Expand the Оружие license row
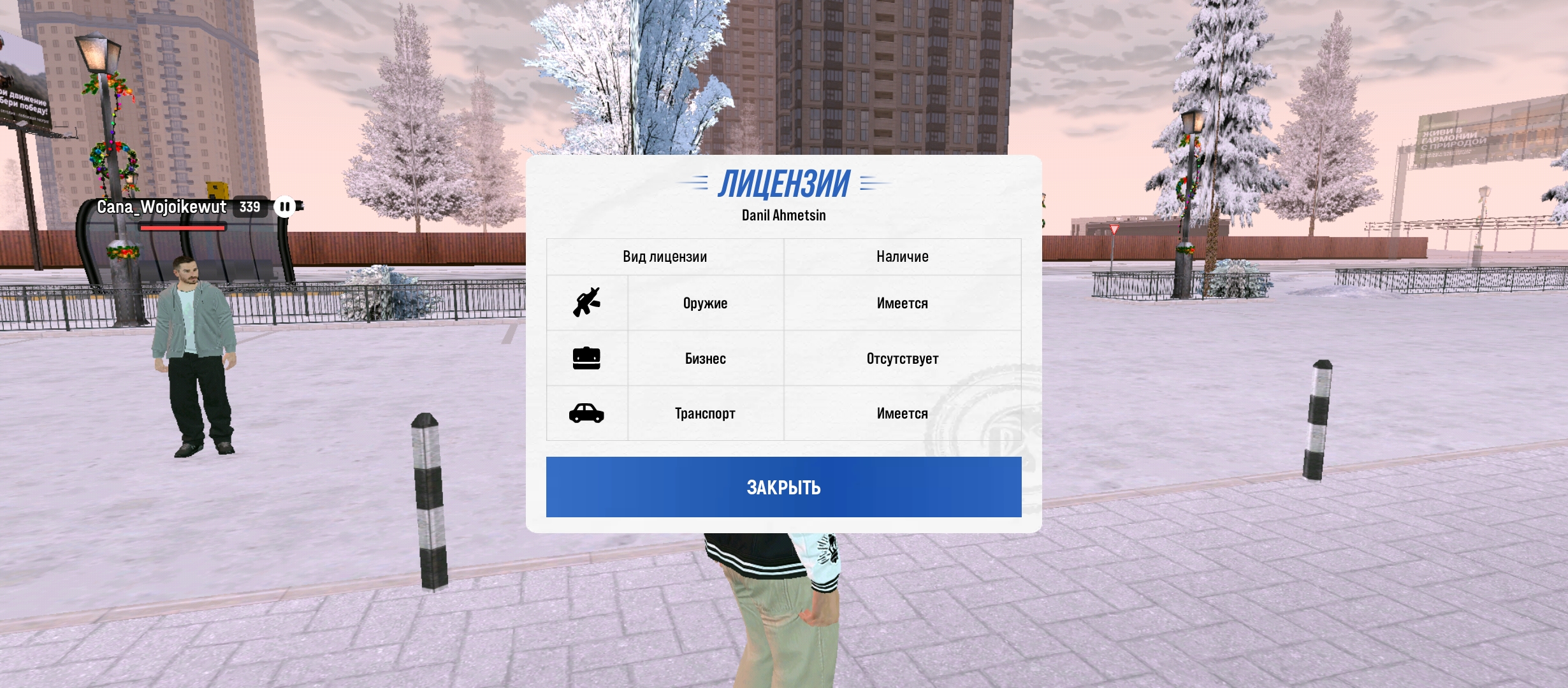The image size is (1568, 688). 704,303
